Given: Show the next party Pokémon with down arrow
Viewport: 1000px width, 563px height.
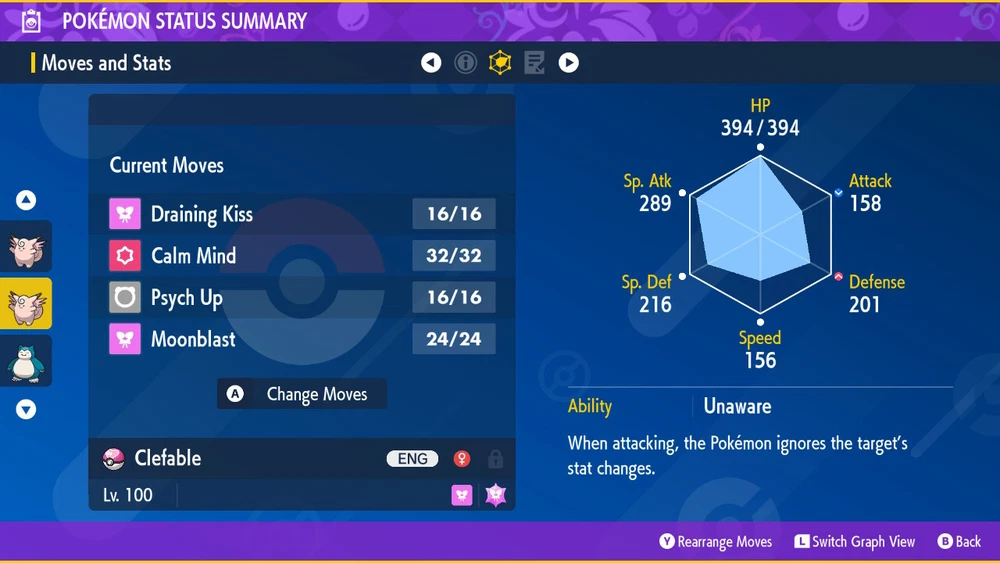Looking at the screenshot, I should 26,409.
